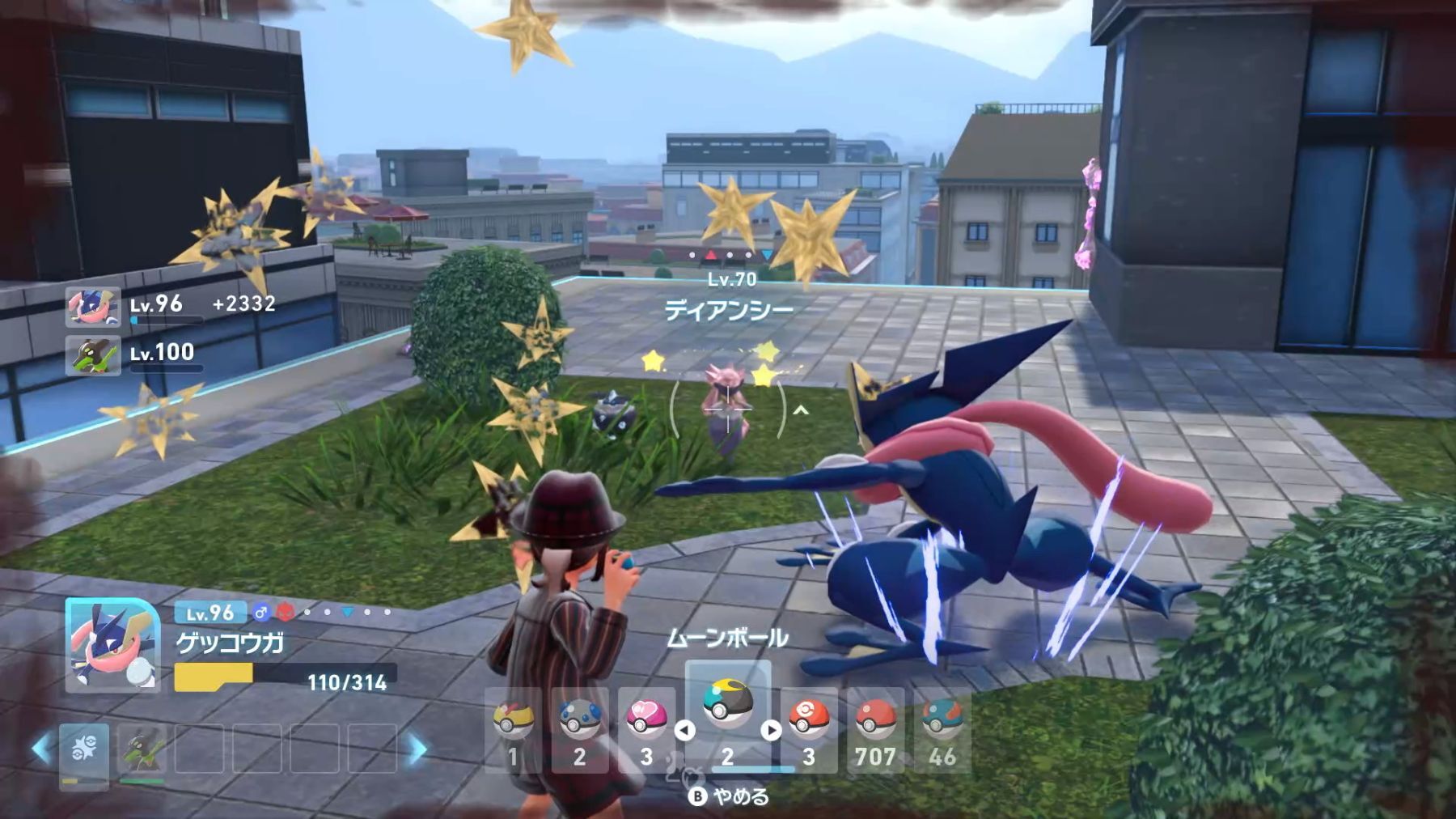
Task: Pick the pink Love Ball
Action: pyautogui.click(x=646, y=730)
